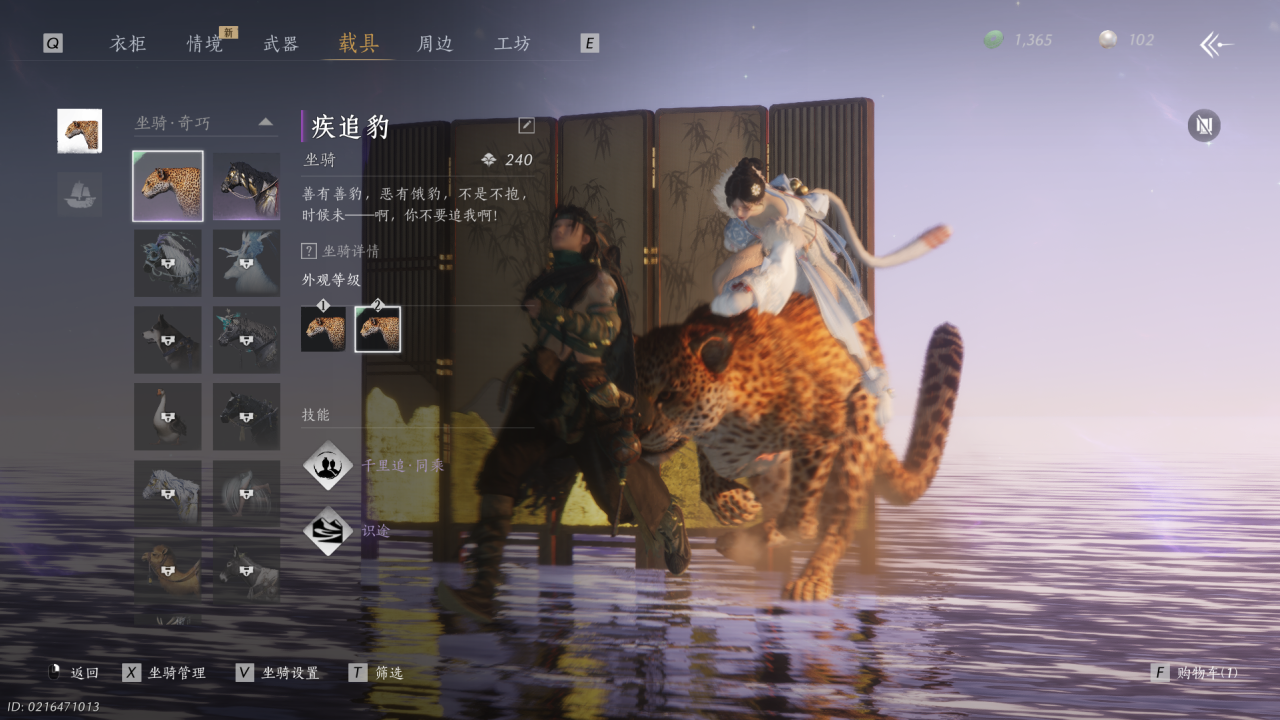Open the 情境 tab marked new
1280x720 pixels.
205,44
